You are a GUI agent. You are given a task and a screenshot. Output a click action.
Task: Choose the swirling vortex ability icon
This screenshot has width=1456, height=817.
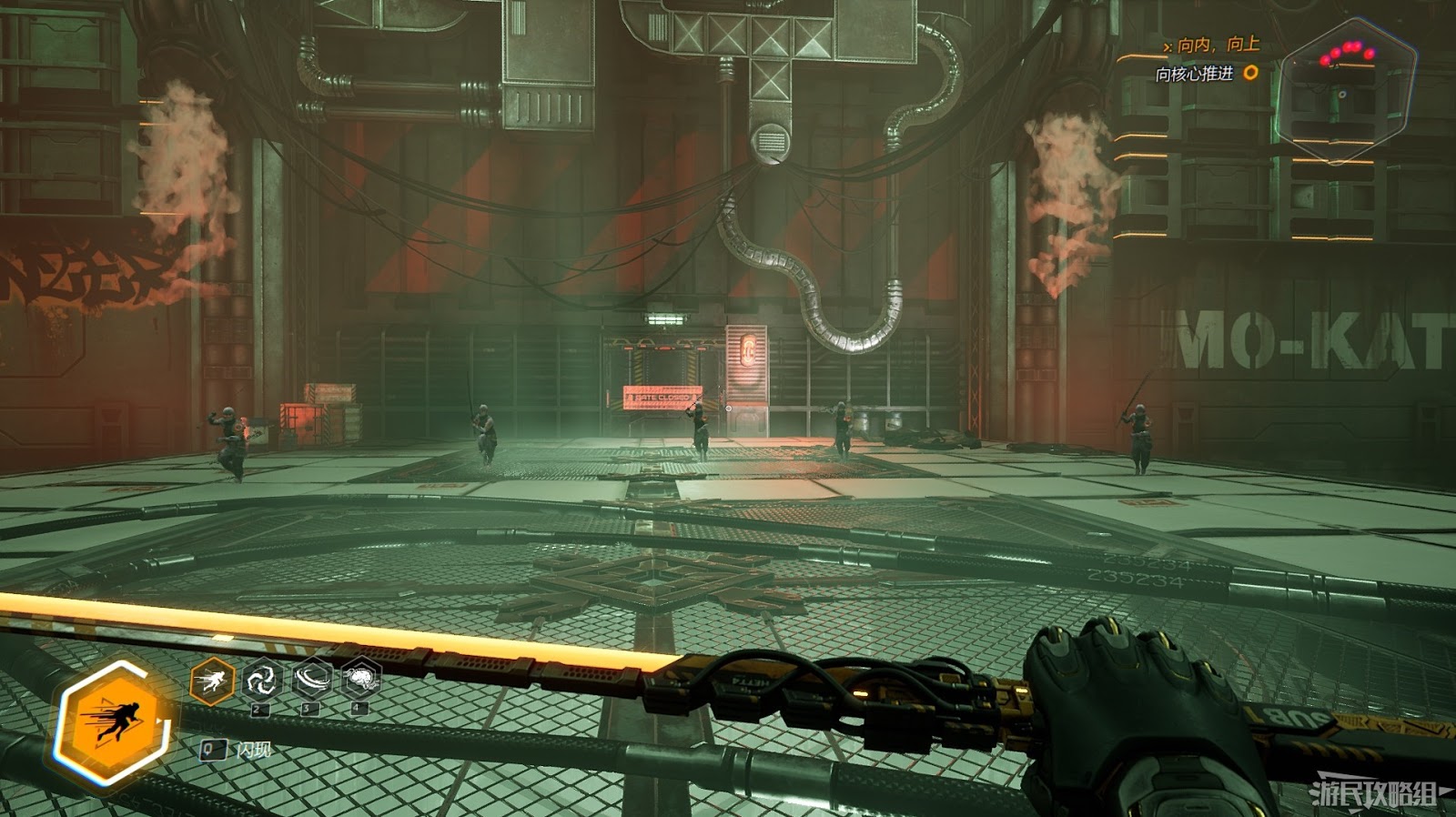point(261,679)
